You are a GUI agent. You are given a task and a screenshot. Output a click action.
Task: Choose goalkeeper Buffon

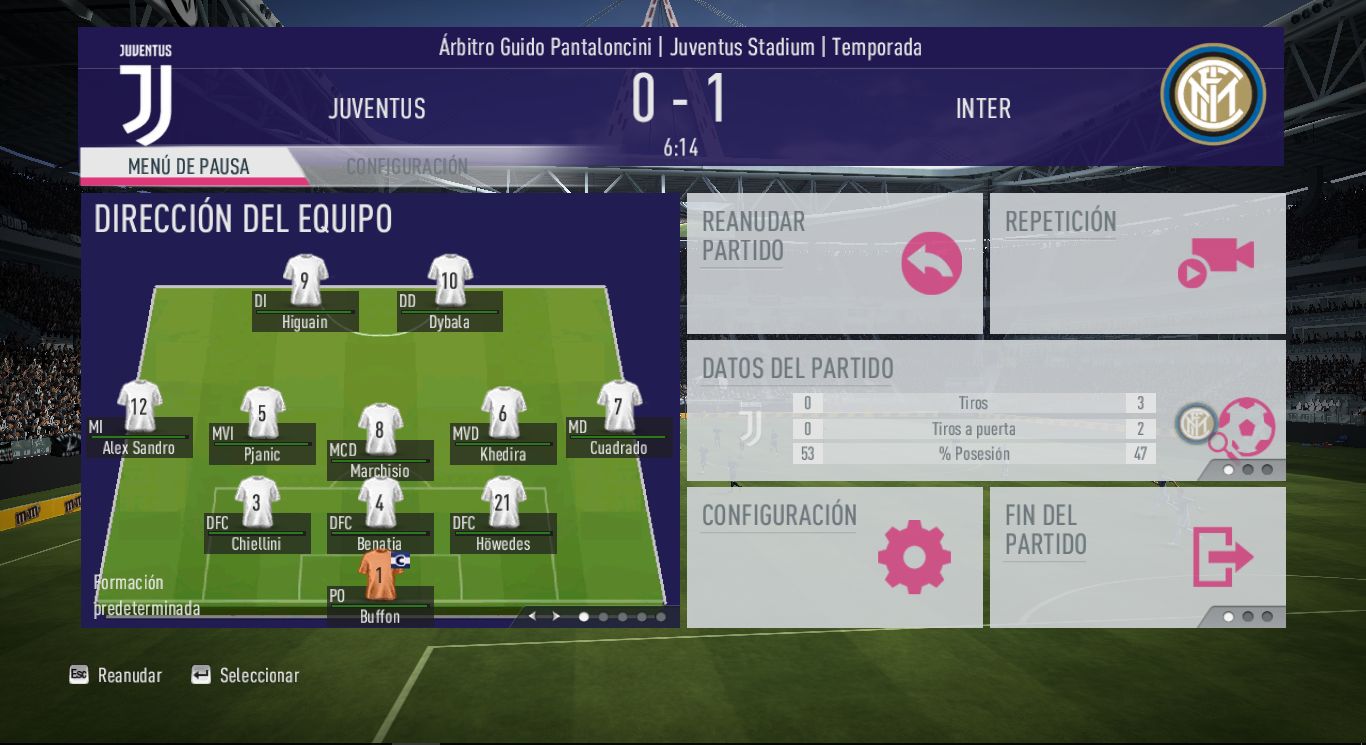tap(380, 597)
